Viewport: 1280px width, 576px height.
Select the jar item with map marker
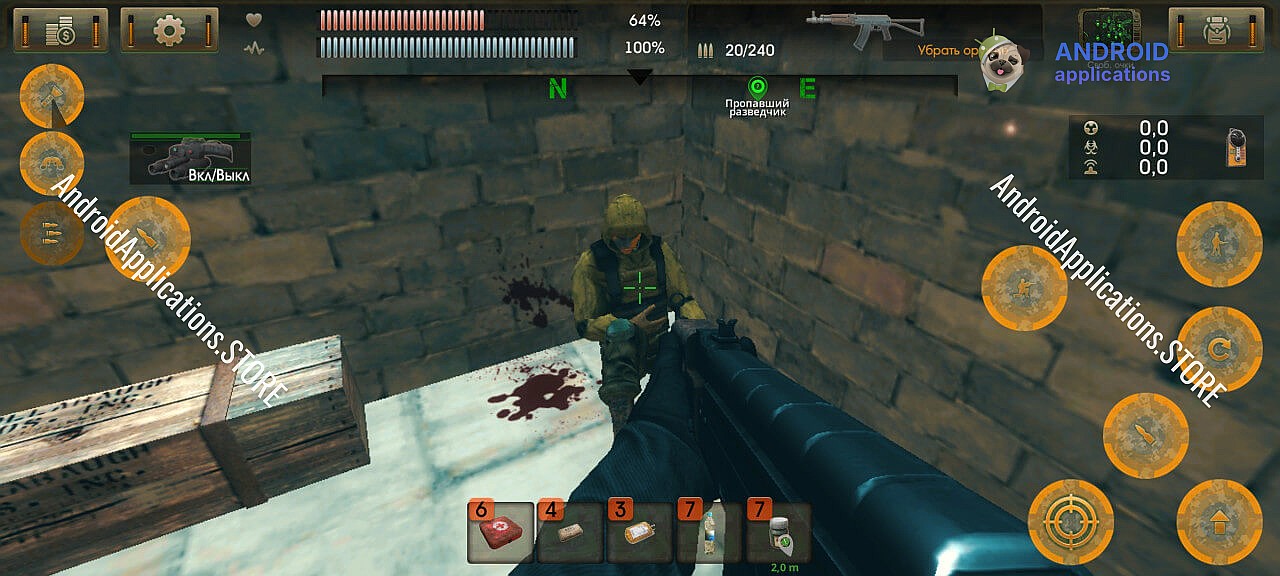point(779,533)
